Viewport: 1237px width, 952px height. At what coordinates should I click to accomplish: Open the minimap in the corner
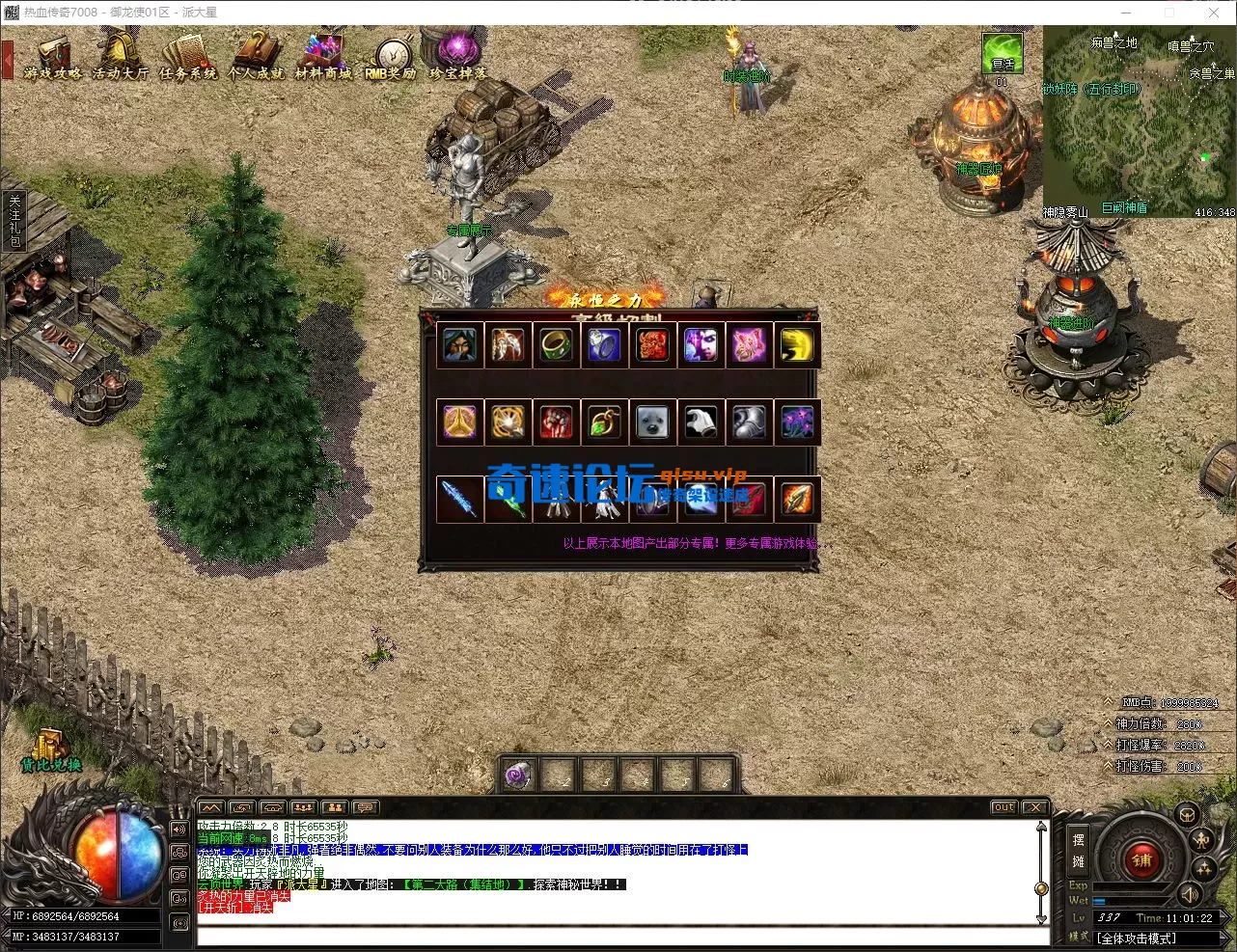tap(1139, 121)
